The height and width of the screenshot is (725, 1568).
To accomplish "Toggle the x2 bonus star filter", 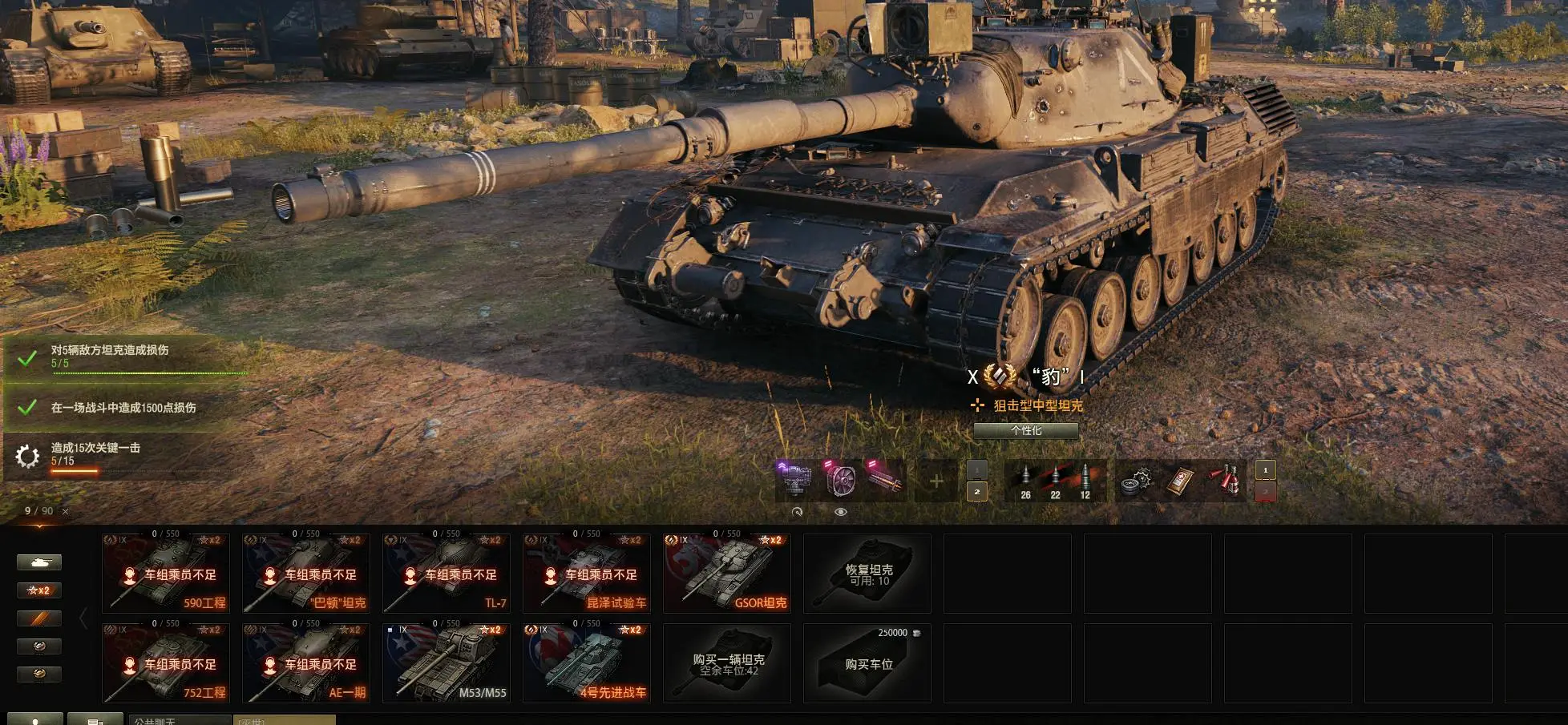I will point(39,590).
